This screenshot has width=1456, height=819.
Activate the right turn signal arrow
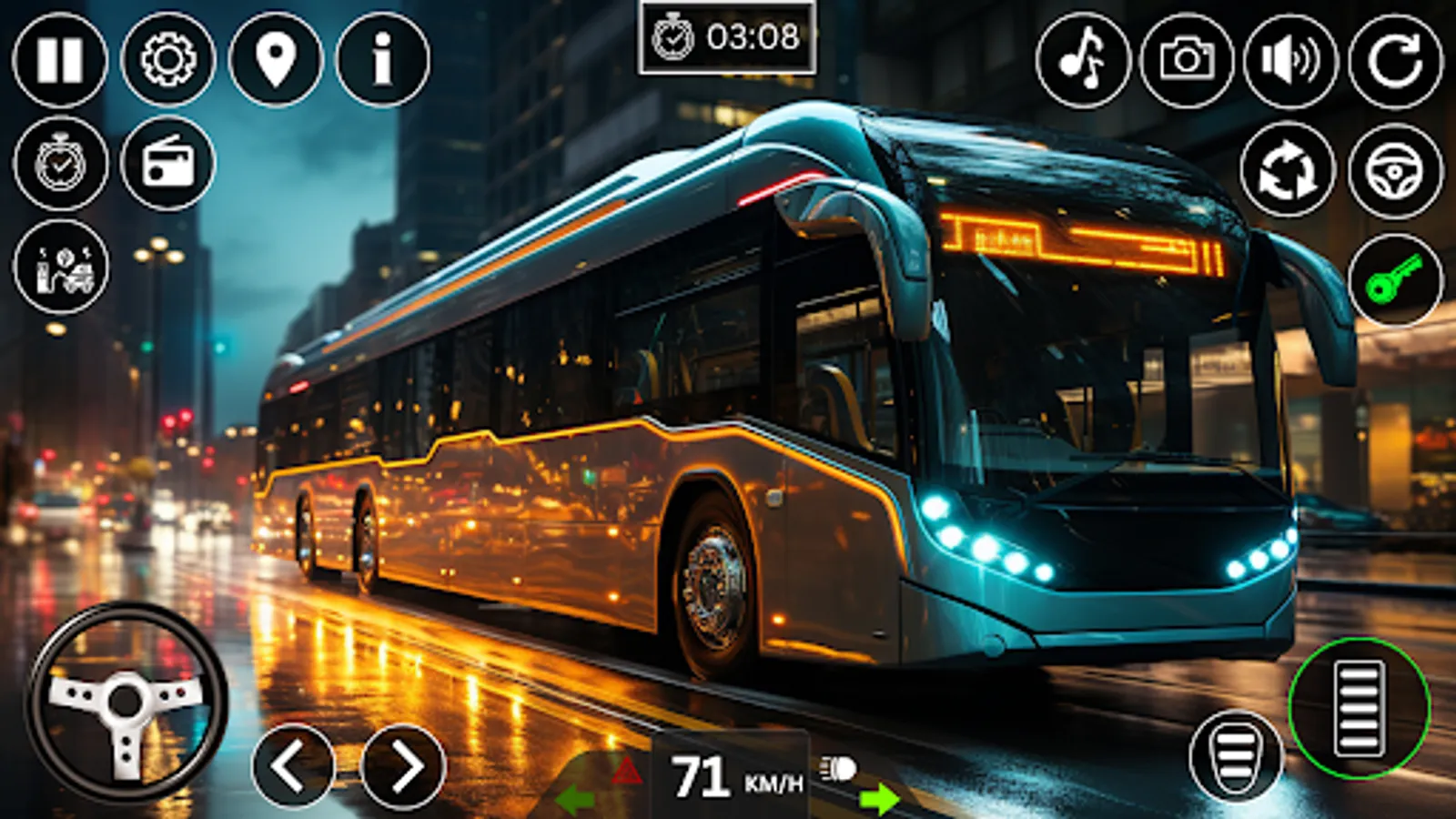tap(879, 798)
